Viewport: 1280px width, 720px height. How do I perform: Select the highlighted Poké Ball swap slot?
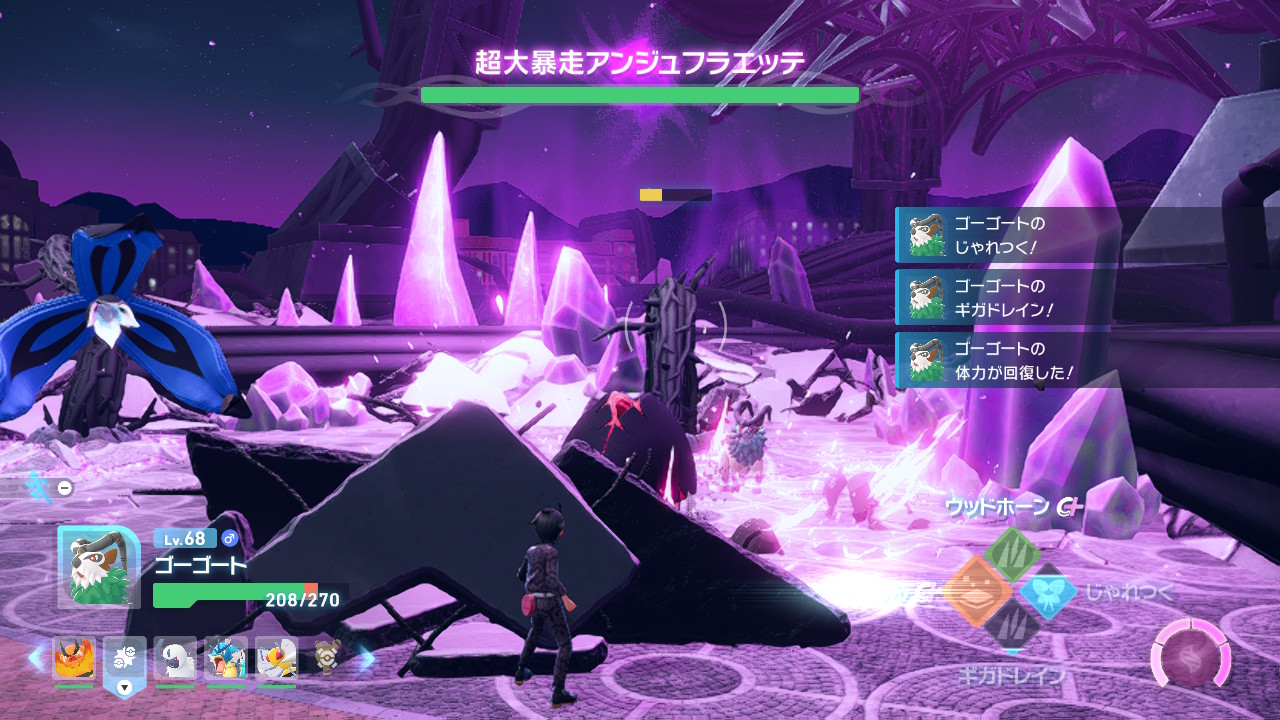point(125,660)
